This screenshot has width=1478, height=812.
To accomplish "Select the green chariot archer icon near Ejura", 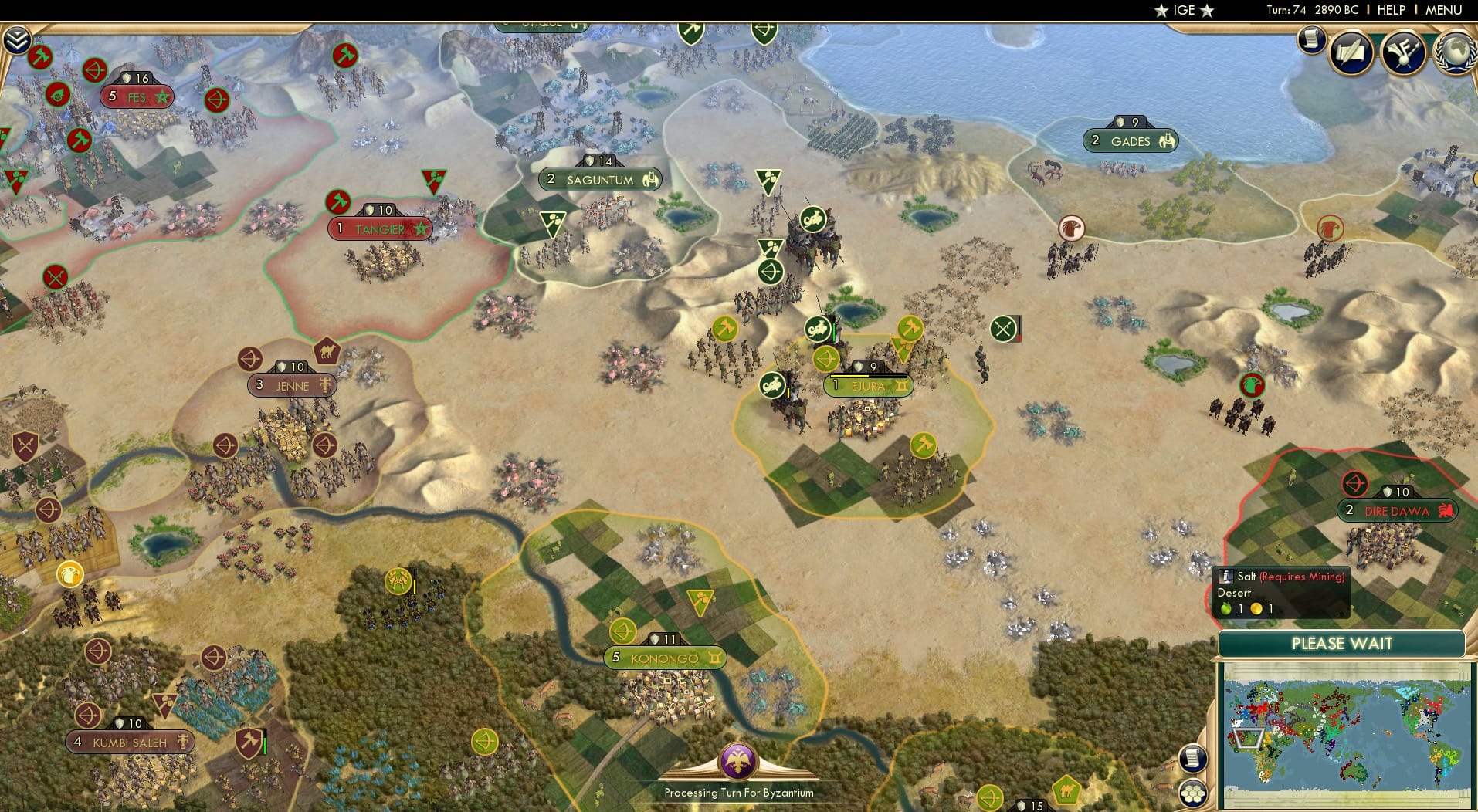I will click(x=818, y=327).
